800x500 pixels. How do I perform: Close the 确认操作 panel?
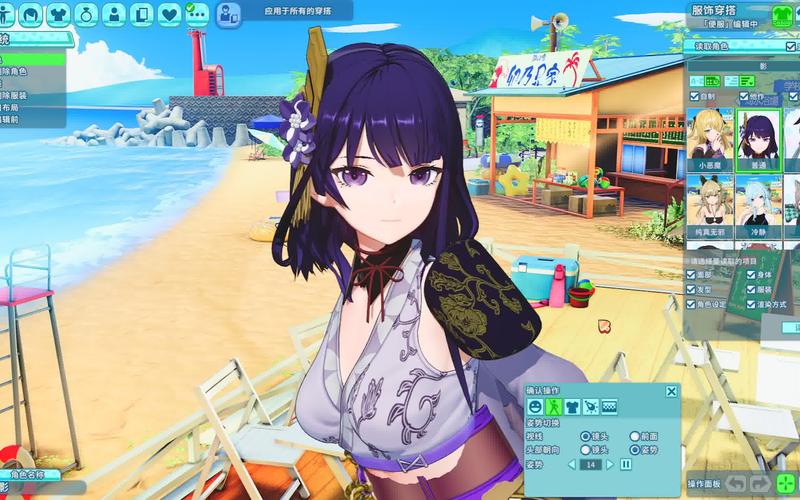(671, 392)
